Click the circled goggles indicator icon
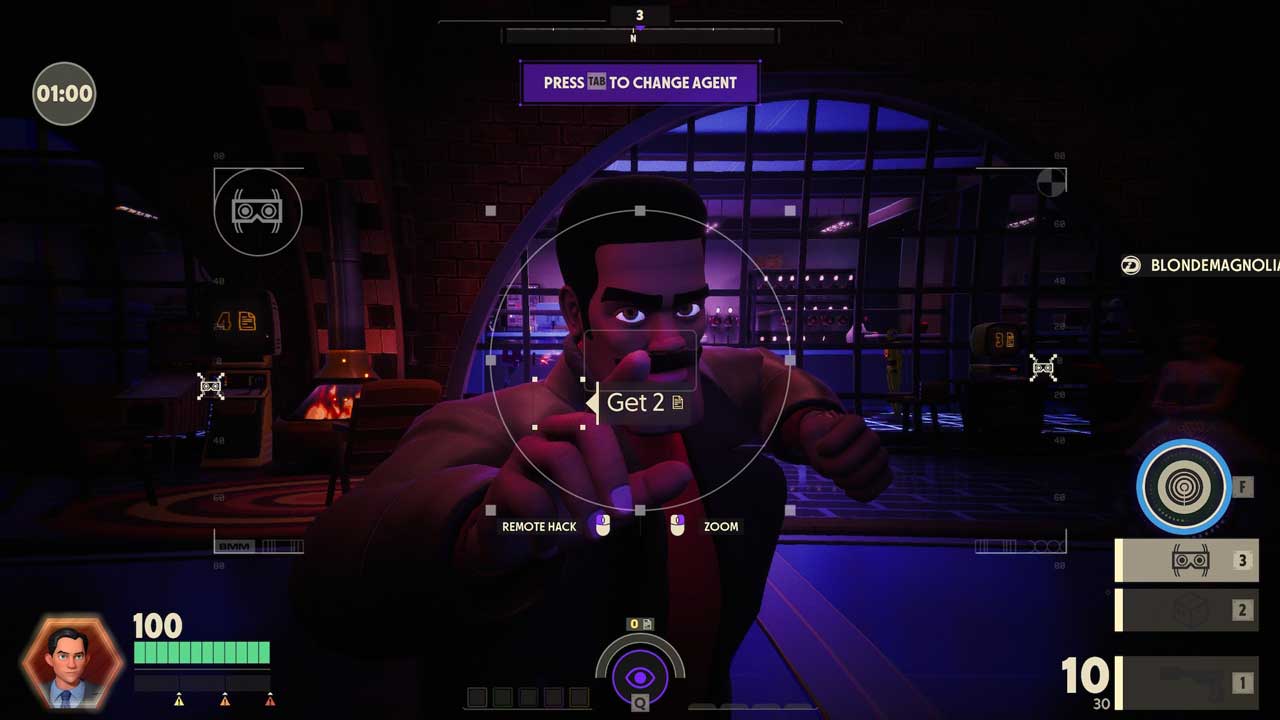Image resolution: width=1280 pixels, height=720 pixels. coord(257,211)
